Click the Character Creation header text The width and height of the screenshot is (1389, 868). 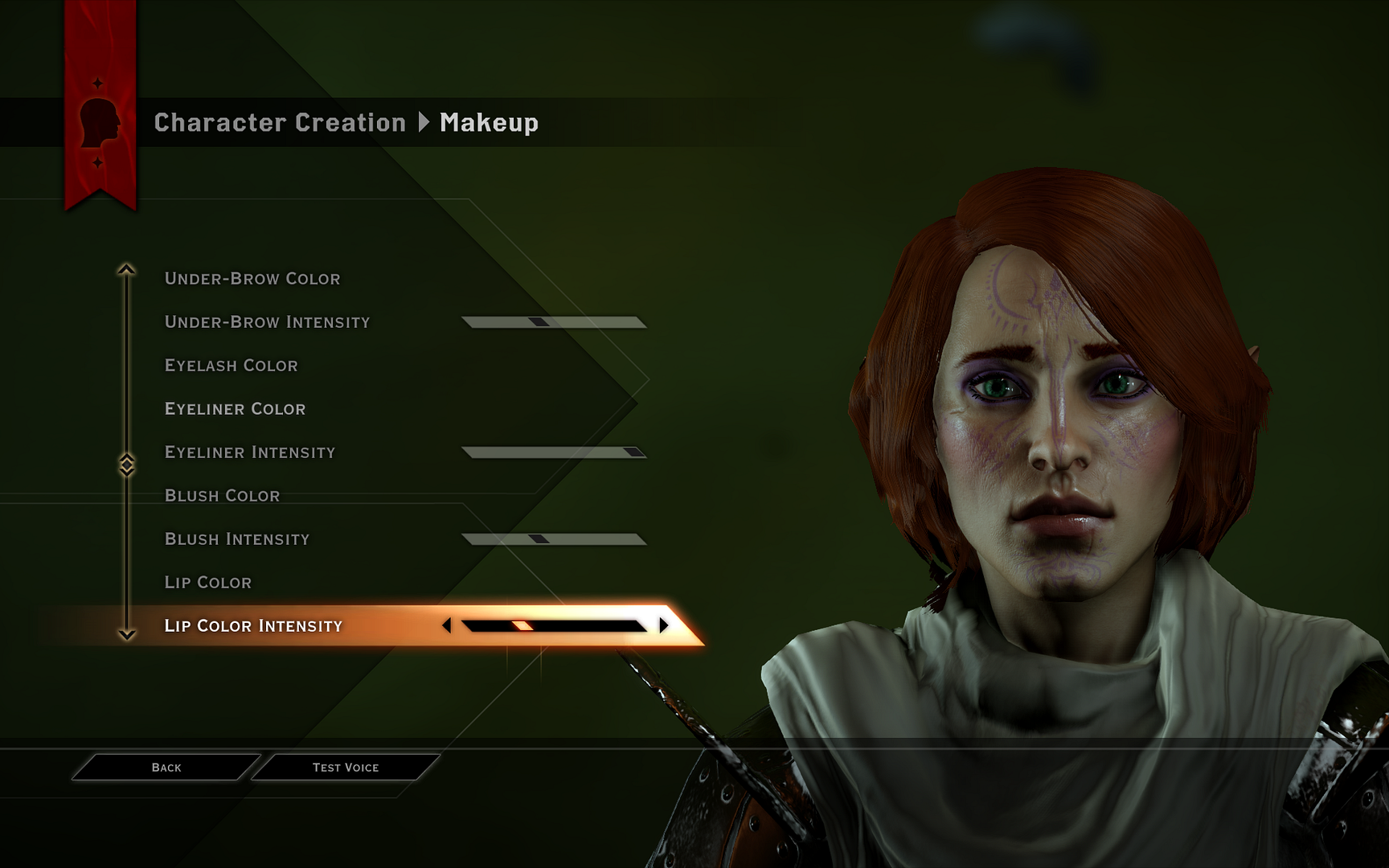280,124
